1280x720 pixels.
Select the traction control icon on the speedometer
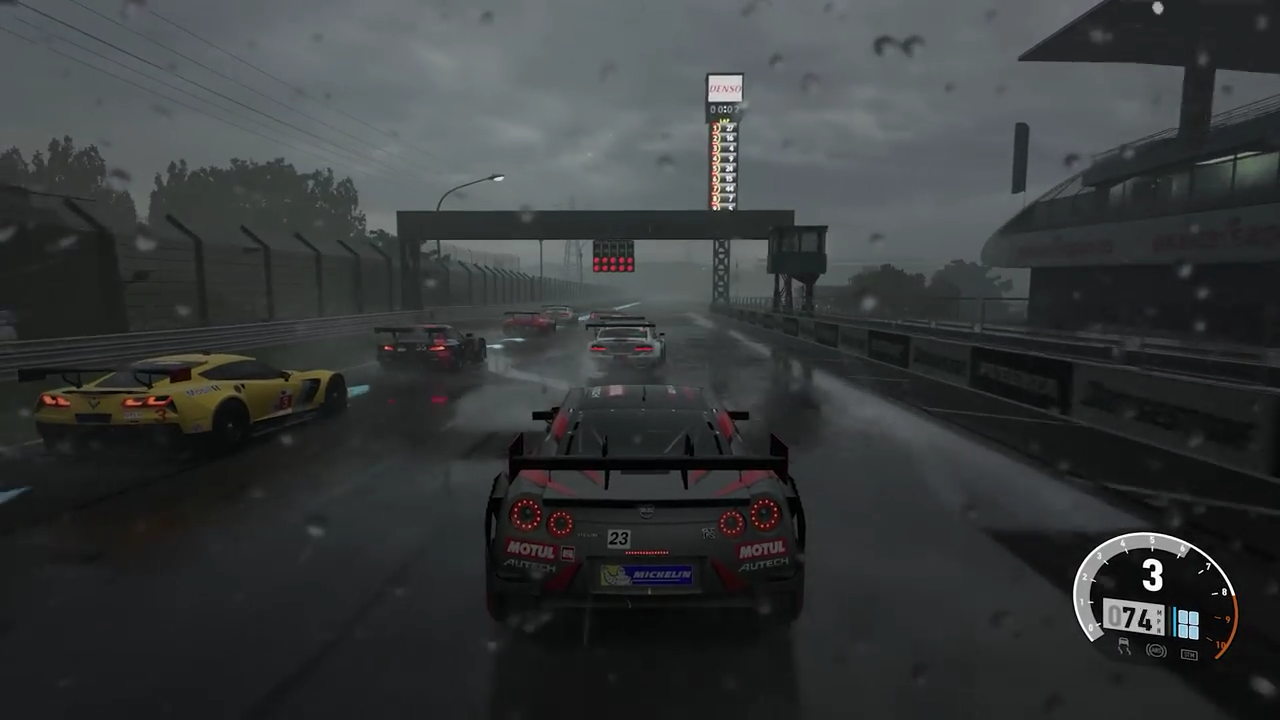[x=1124, y=649]
